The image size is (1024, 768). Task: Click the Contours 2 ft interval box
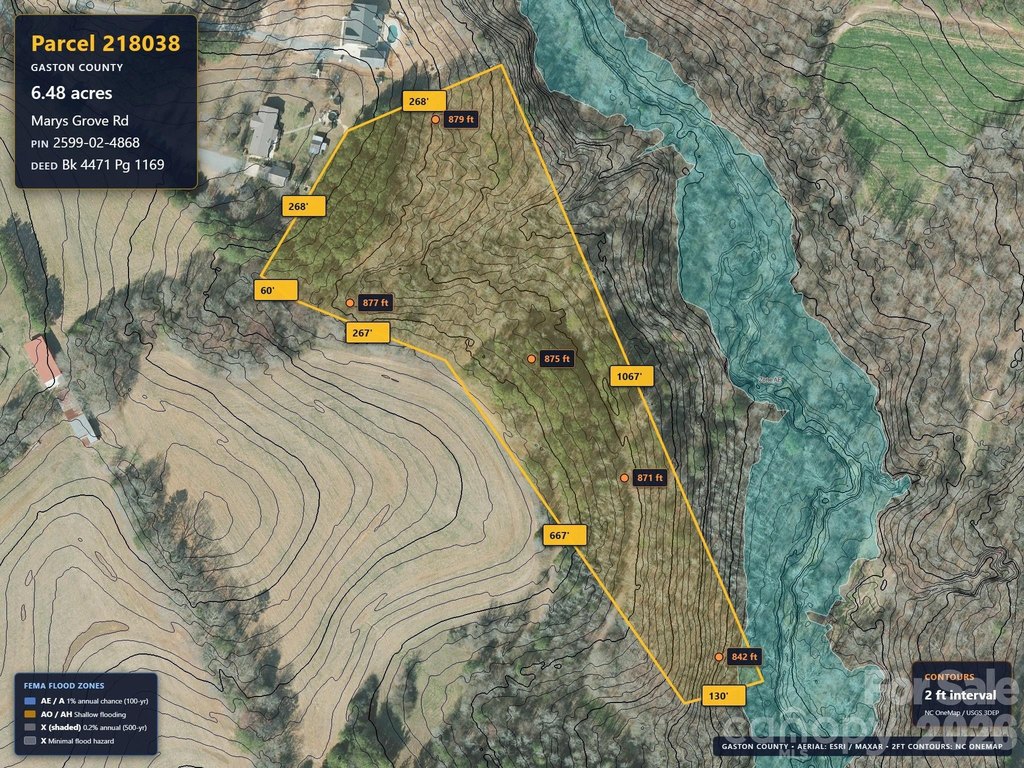click(961, 693)
